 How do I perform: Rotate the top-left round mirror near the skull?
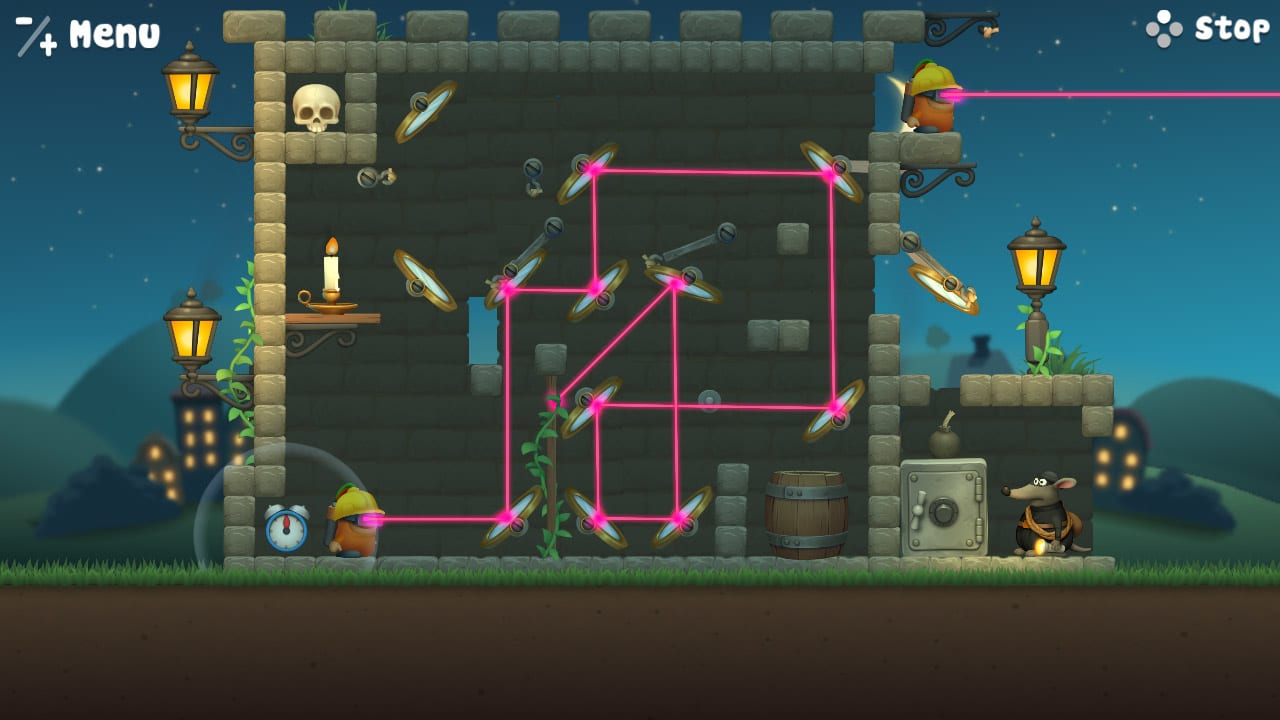pos(422,115)
